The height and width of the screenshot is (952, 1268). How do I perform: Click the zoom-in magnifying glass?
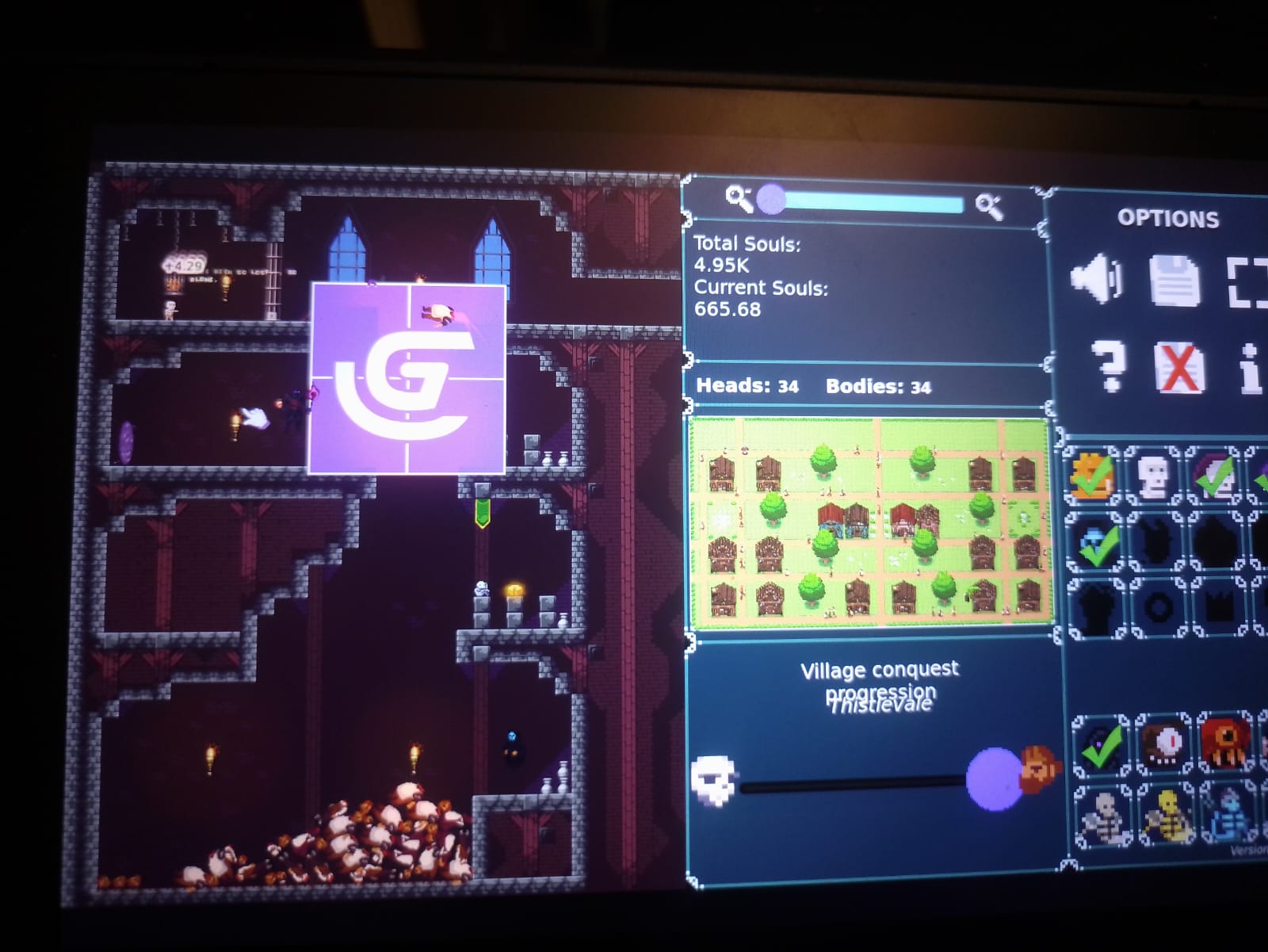(x=988, y=206)
